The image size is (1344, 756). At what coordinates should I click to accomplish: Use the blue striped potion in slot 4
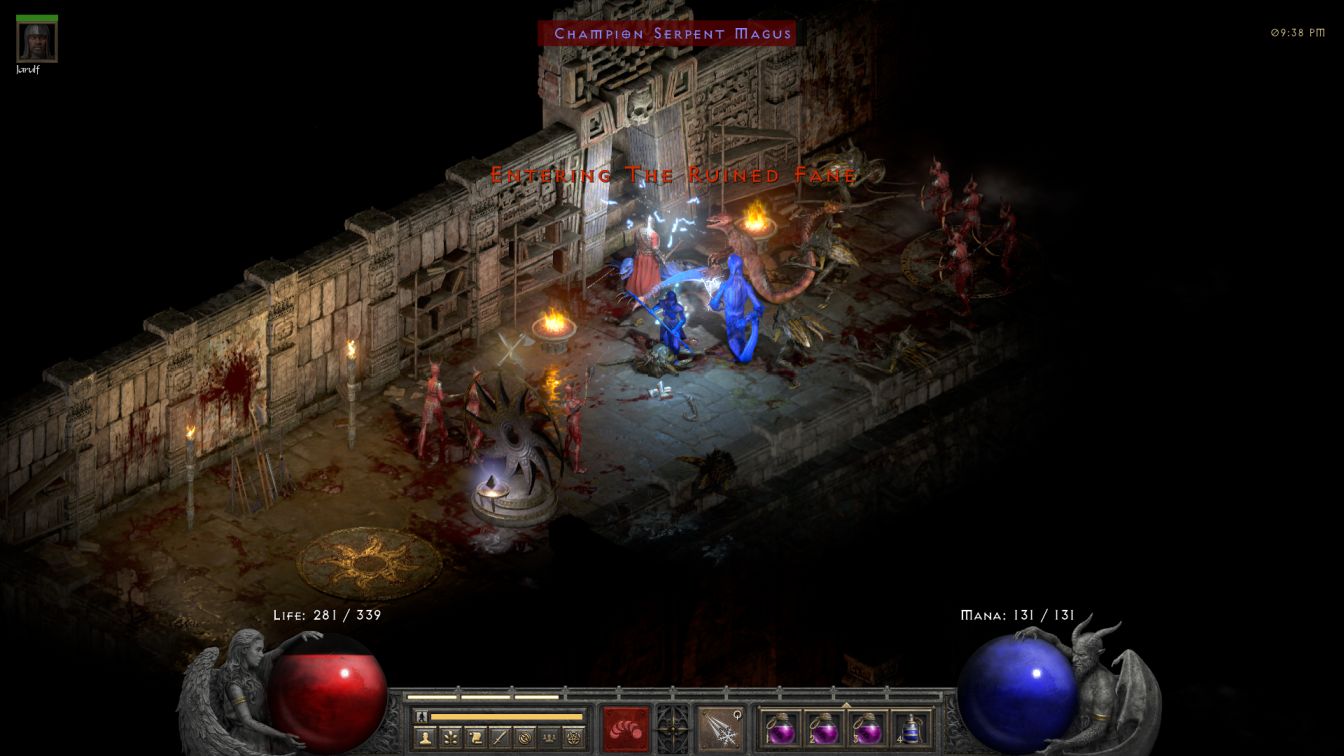click(909, 729)
